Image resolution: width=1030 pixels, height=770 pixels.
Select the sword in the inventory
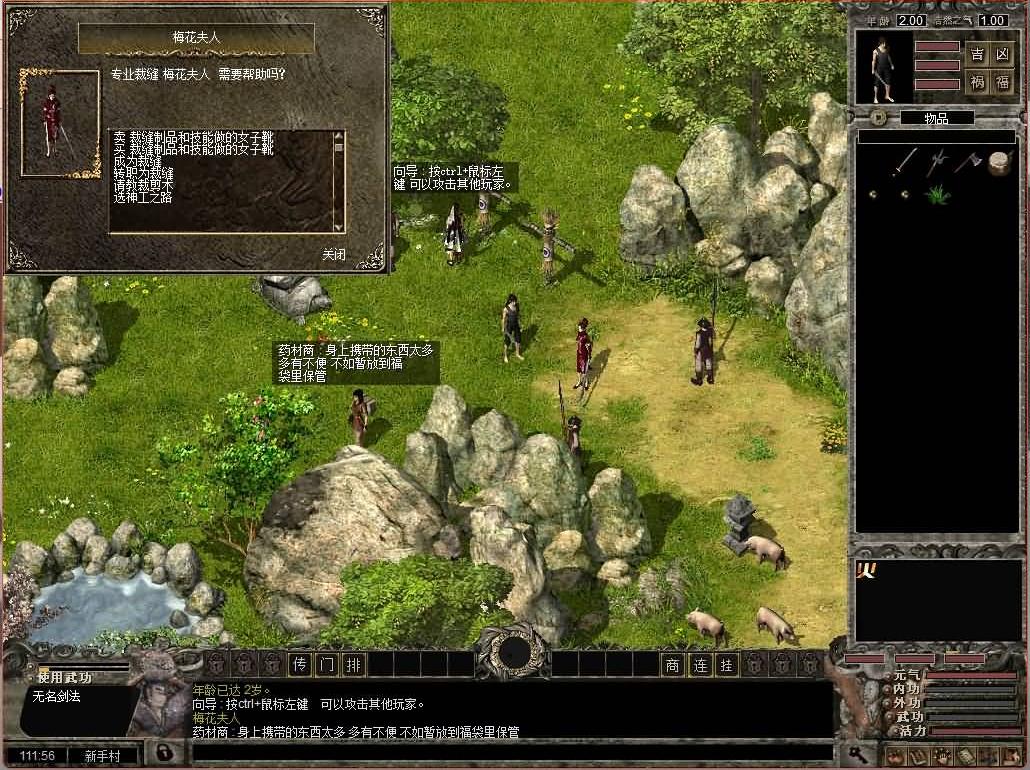pos(905,162)
